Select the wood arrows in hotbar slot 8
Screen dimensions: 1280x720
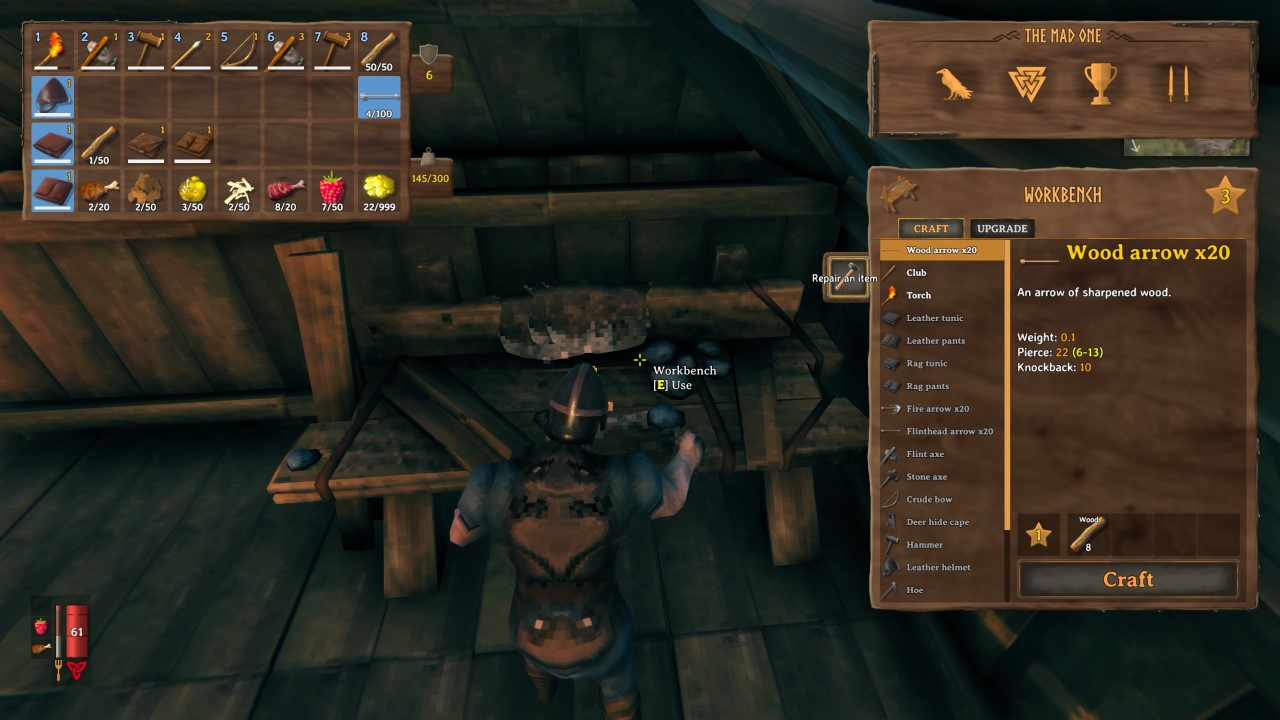point(380,48)
